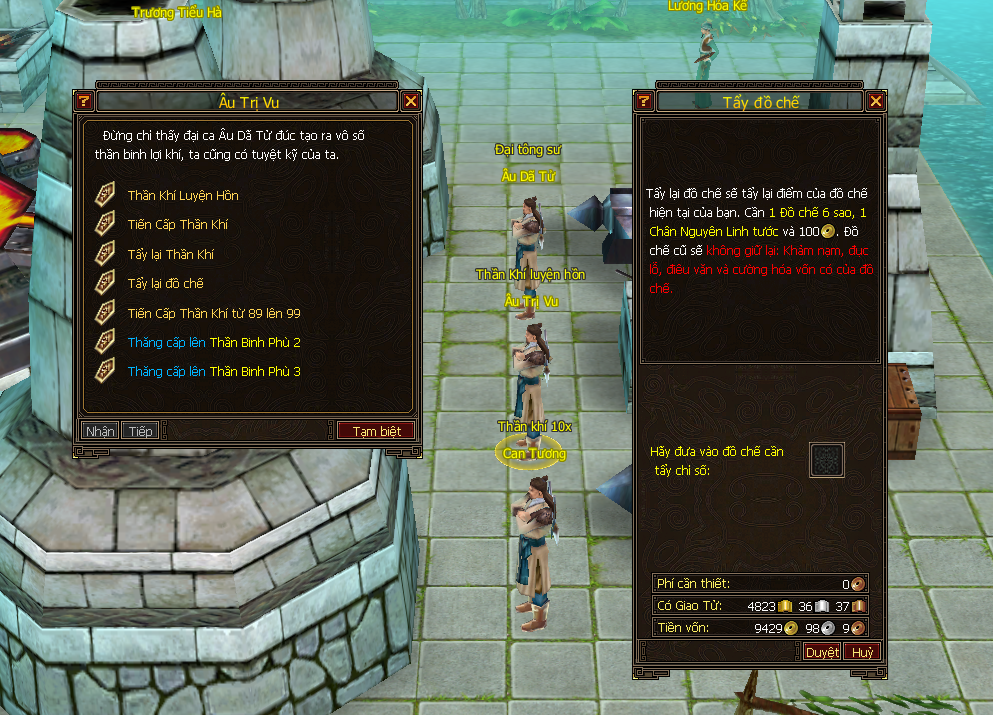Cancel with the Huỷ button
The width and height of the screenshot is (993, 715).
point(863,652)
